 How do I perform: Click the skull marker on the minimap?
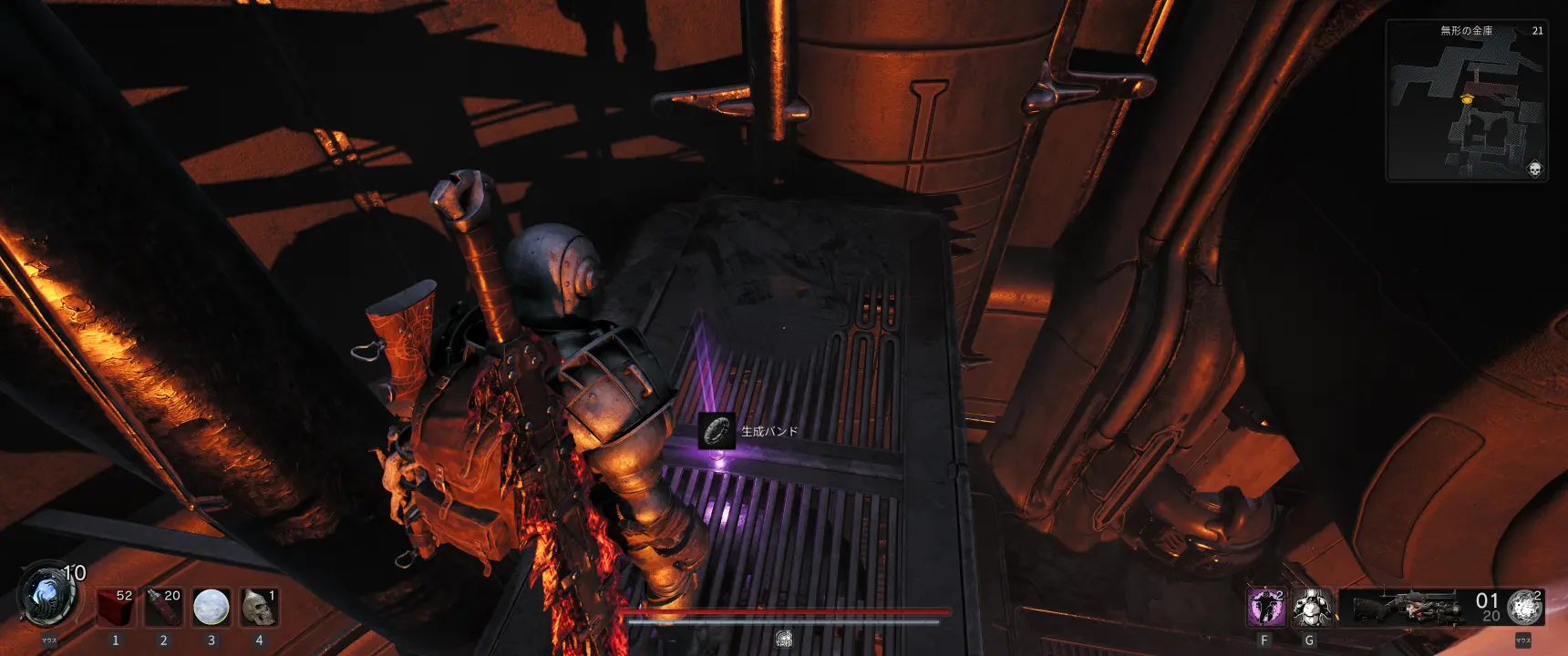tap(1534, 169)
